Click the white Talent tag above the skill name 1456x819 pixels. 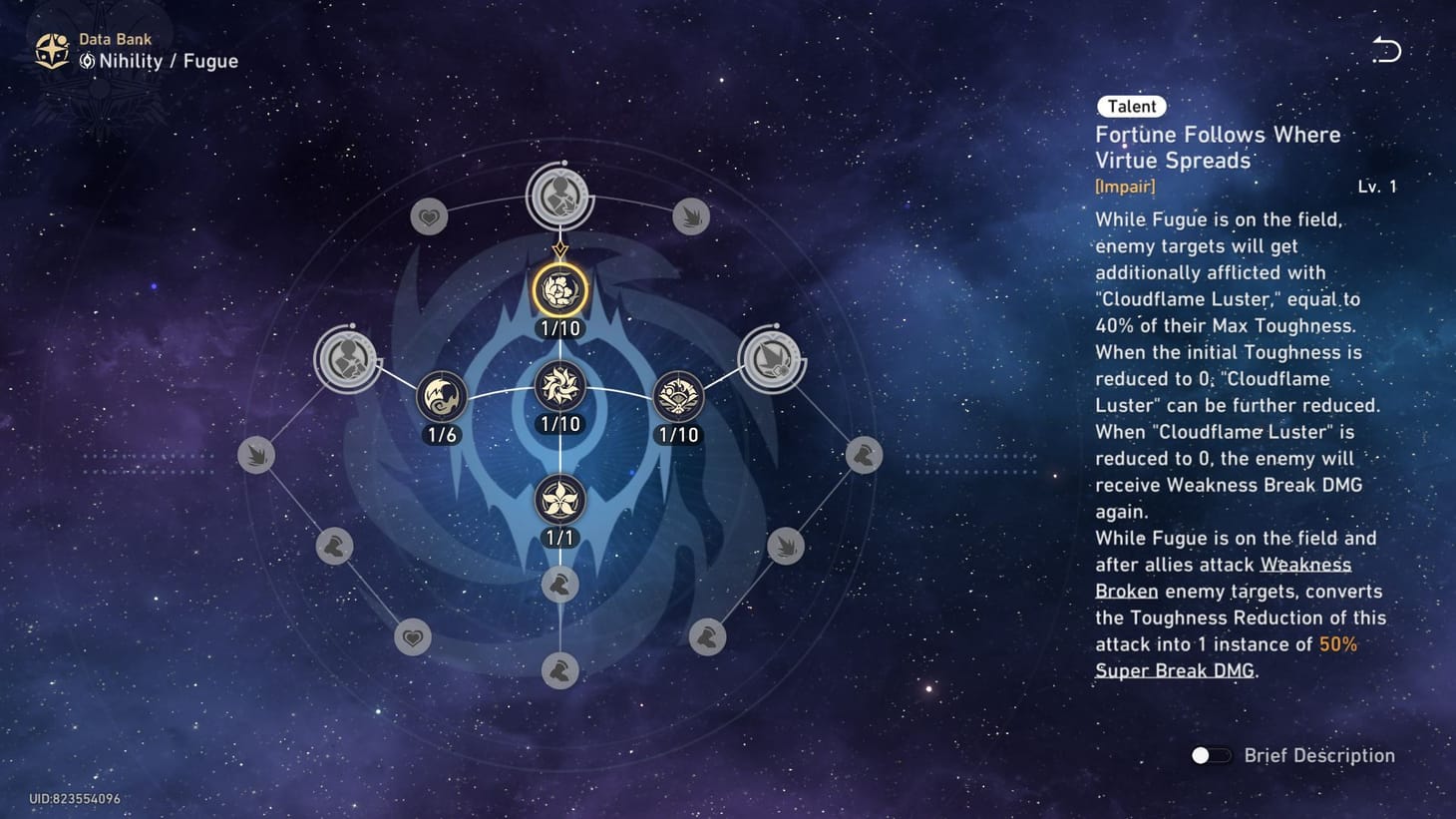coord(1130,106)
